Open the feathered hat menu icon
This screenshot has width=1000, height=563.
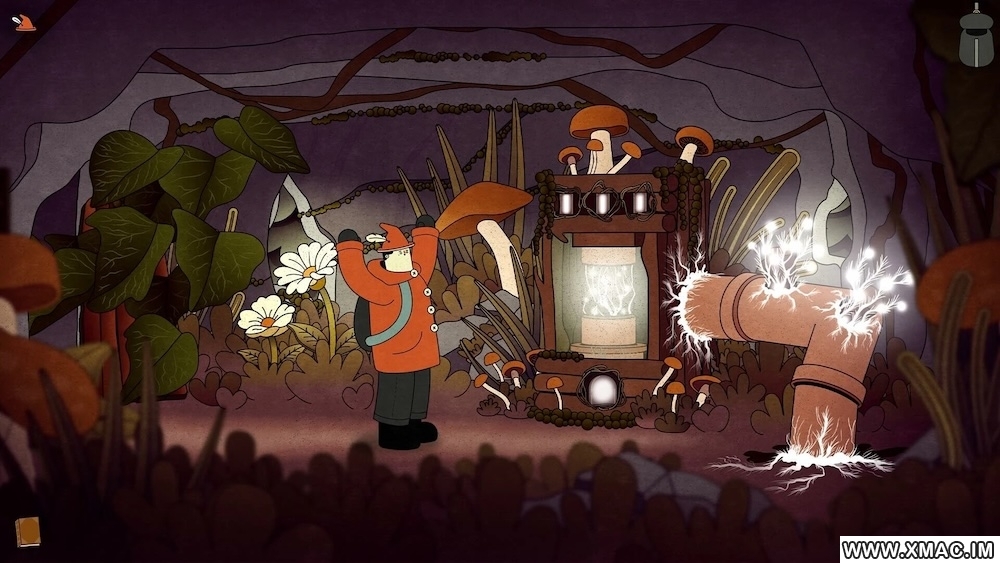(x=25, y=22)
